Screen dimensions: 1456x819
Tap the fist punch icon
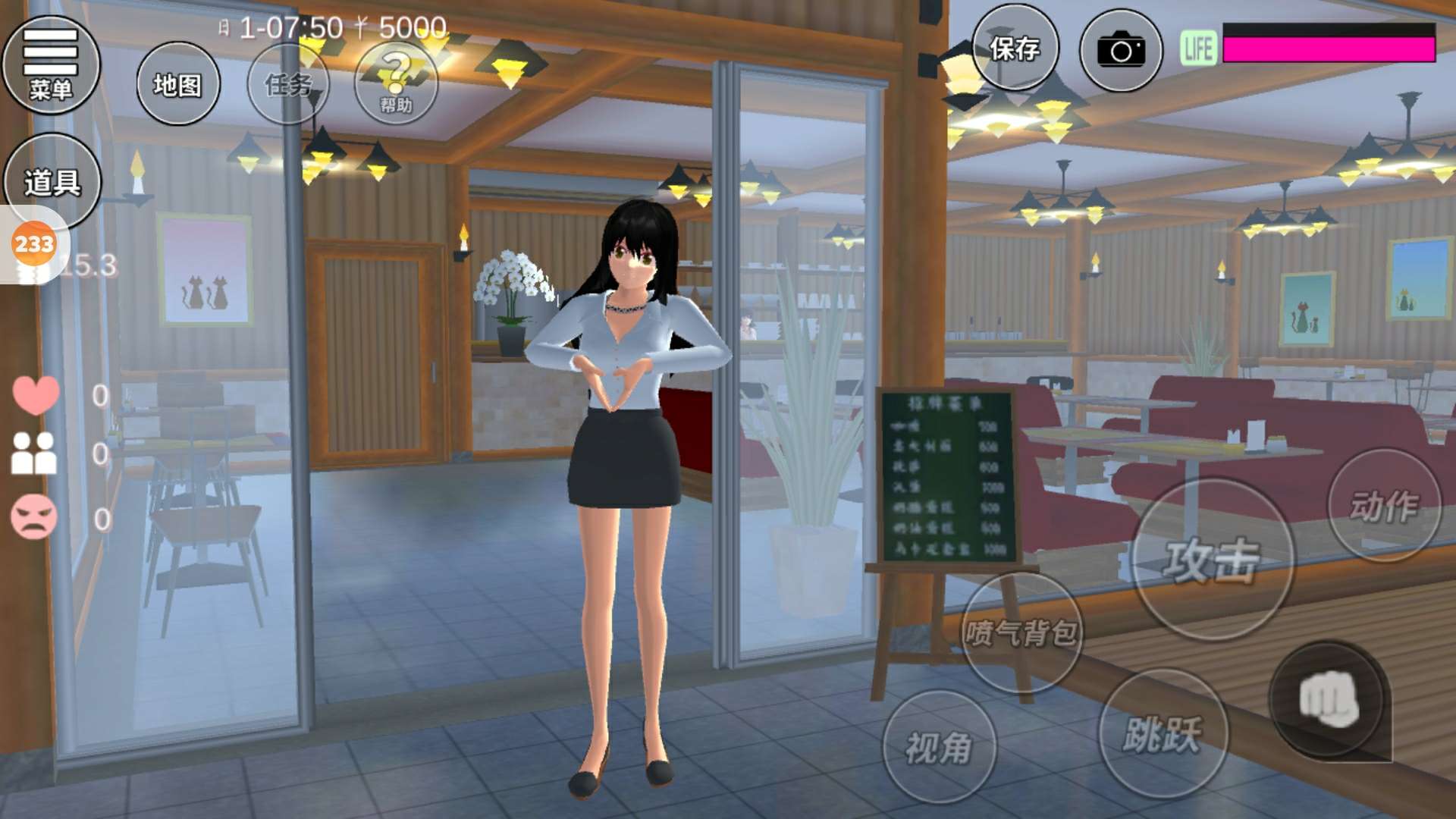pos(1329,699)
